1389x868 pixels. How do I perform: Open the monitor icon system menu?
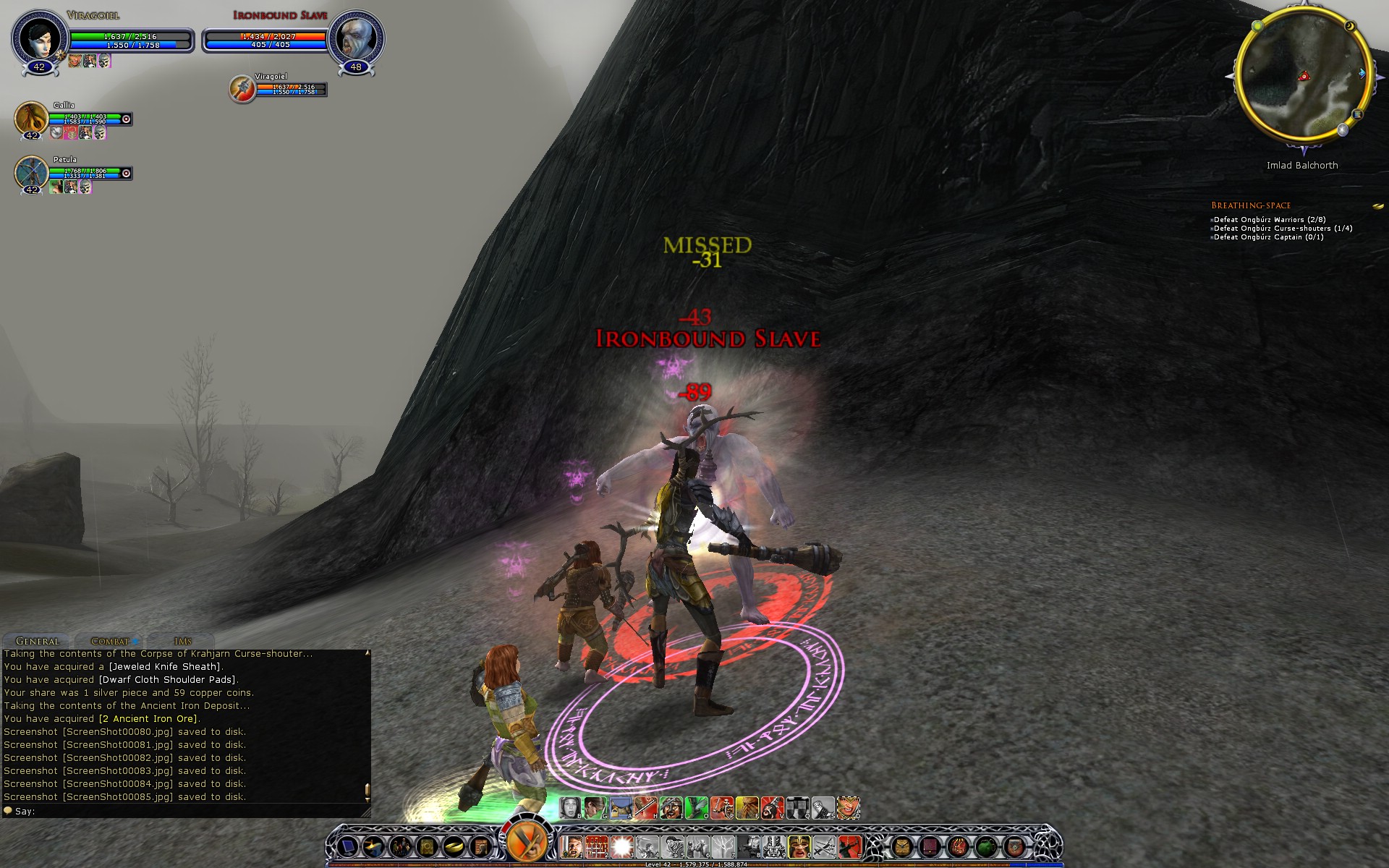coord(348,846)
